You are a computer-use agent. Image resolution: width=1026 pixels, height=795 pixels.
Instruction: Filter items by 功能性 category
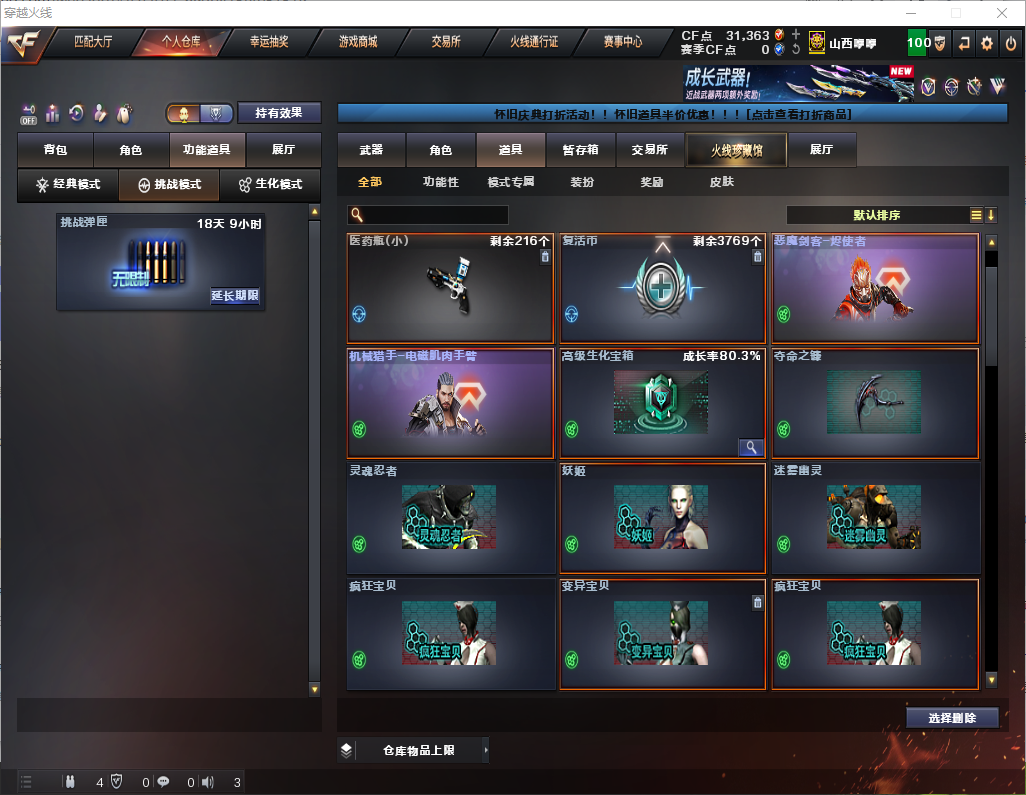click(x=440, y=182)
